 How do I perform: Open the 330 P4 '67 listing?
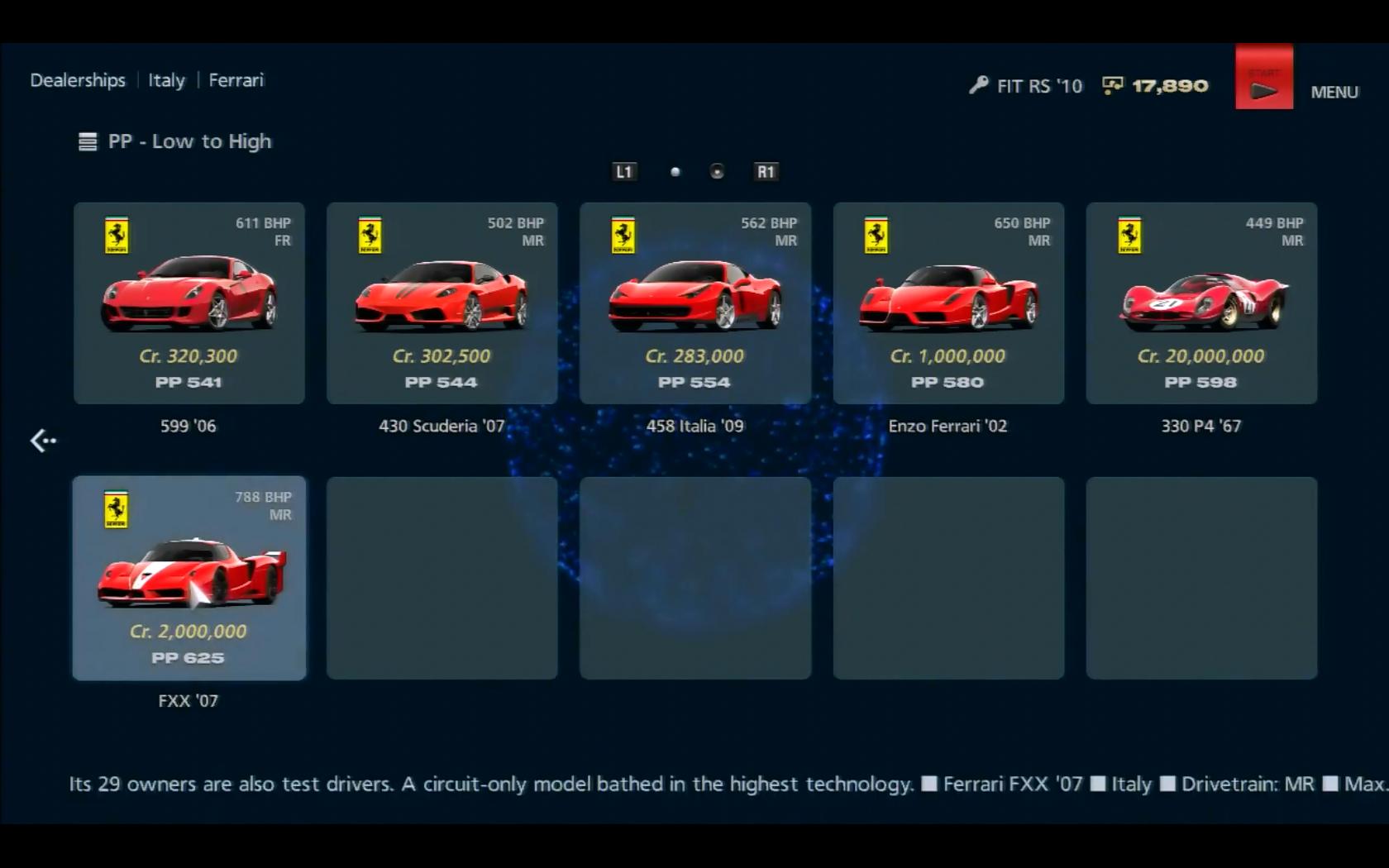(1201, 303)
